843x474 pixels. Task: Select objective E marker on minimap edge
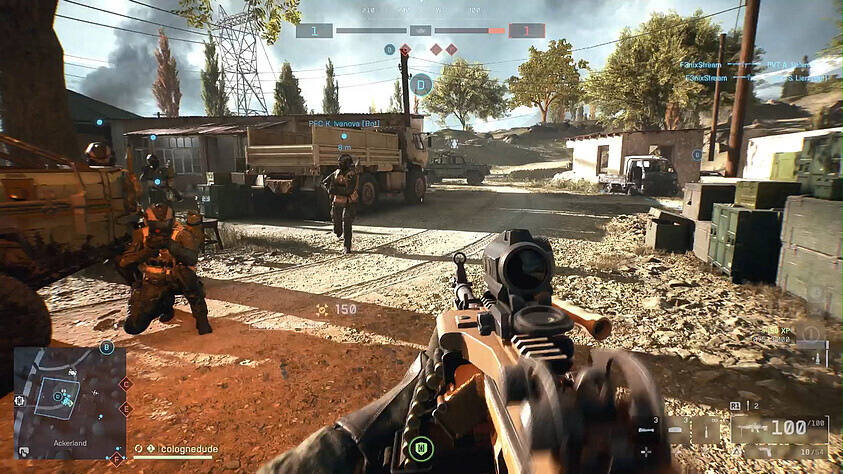click(x=126, y=408)
